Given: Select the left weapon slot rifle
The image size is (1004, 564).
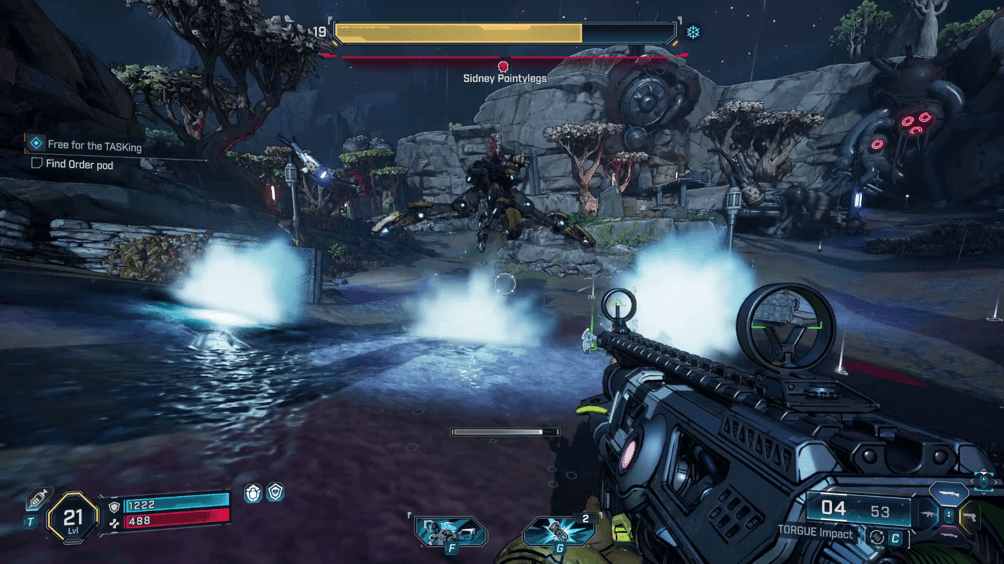Looking at the screenshot, I should coord(926,515).
